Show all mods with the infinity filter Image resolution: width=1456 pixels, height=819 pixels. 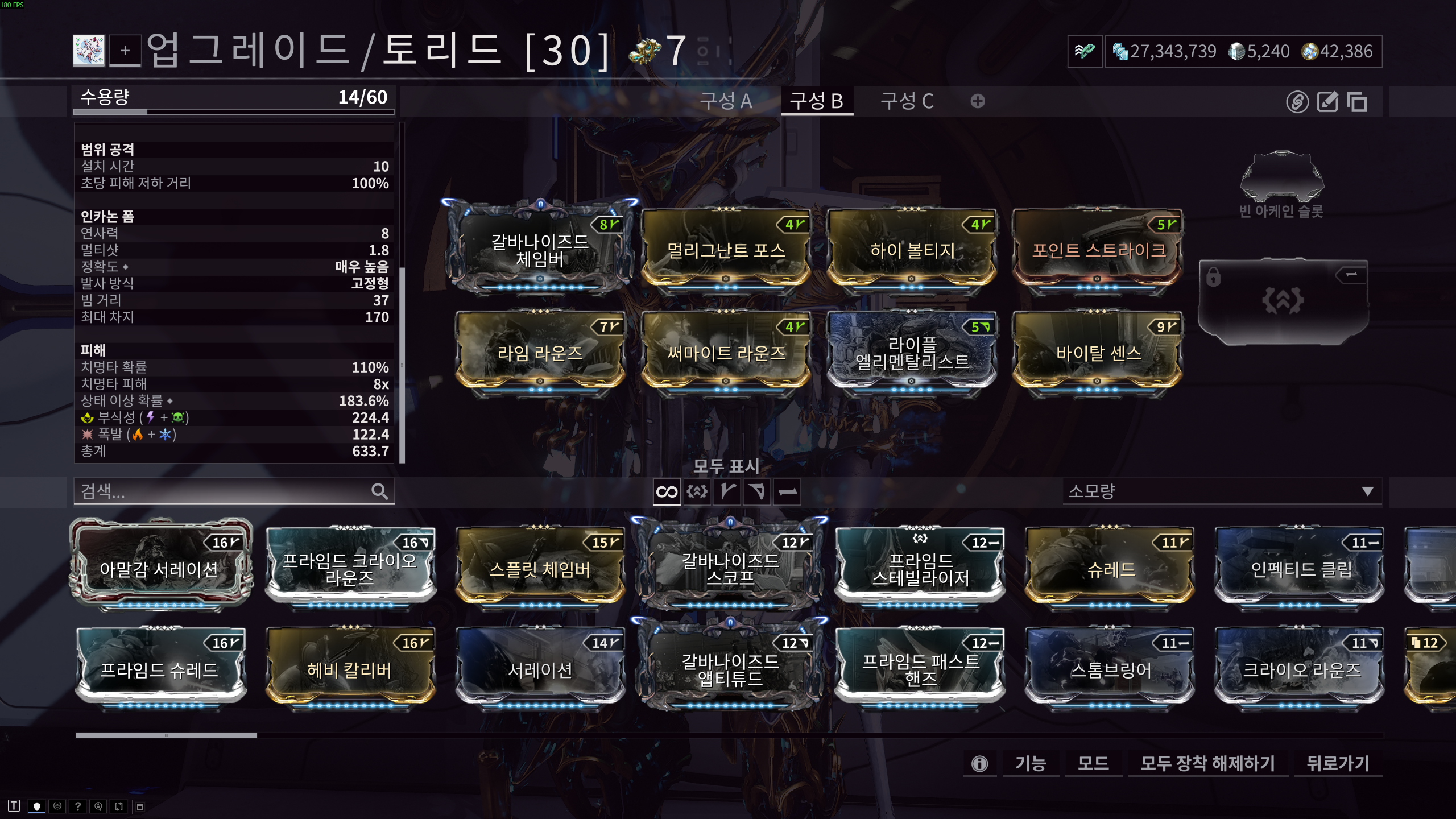[667, 492]
